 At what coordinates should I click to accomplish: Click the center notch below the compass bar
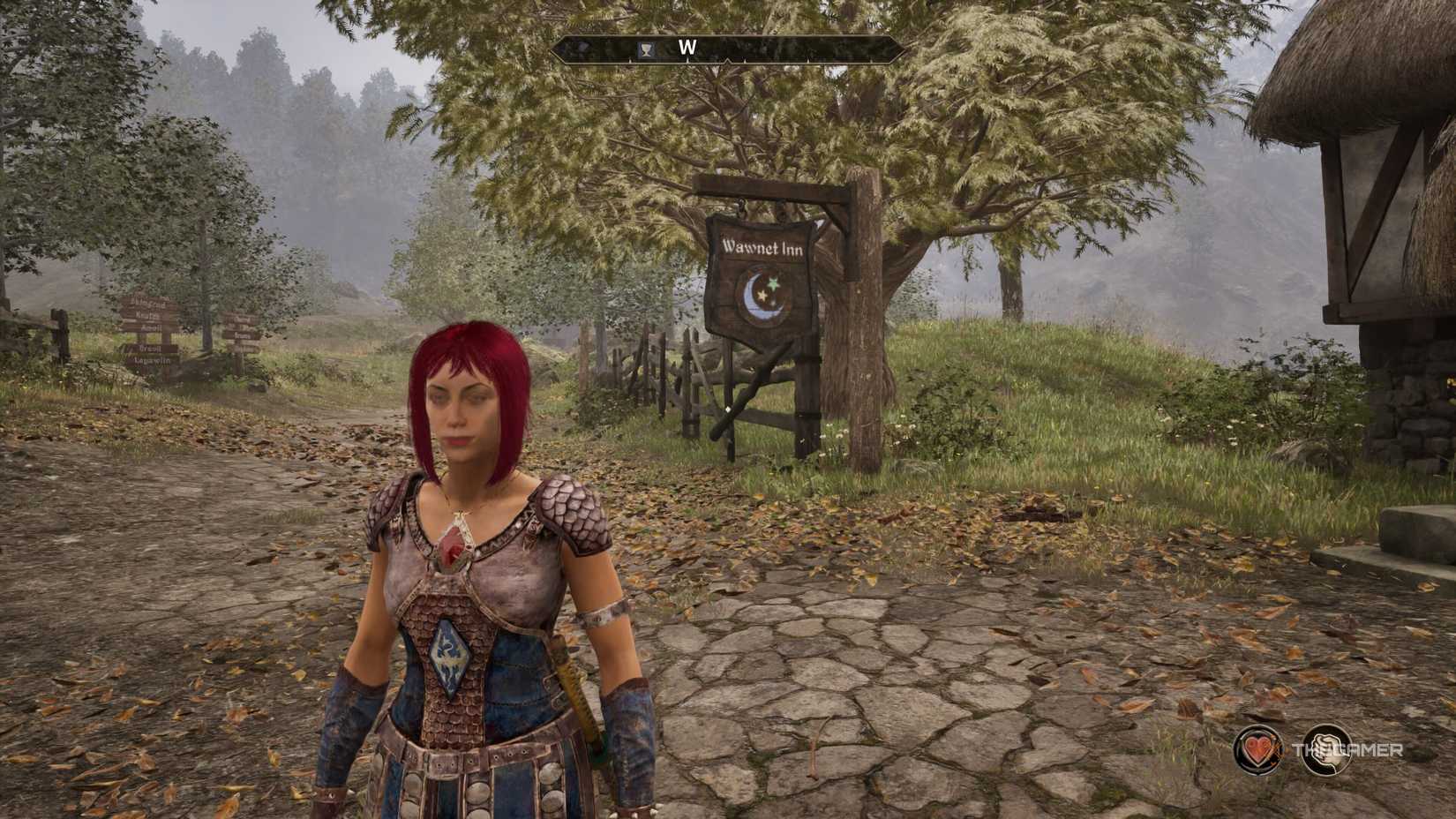pyautogui.click(x=728, y=62)
